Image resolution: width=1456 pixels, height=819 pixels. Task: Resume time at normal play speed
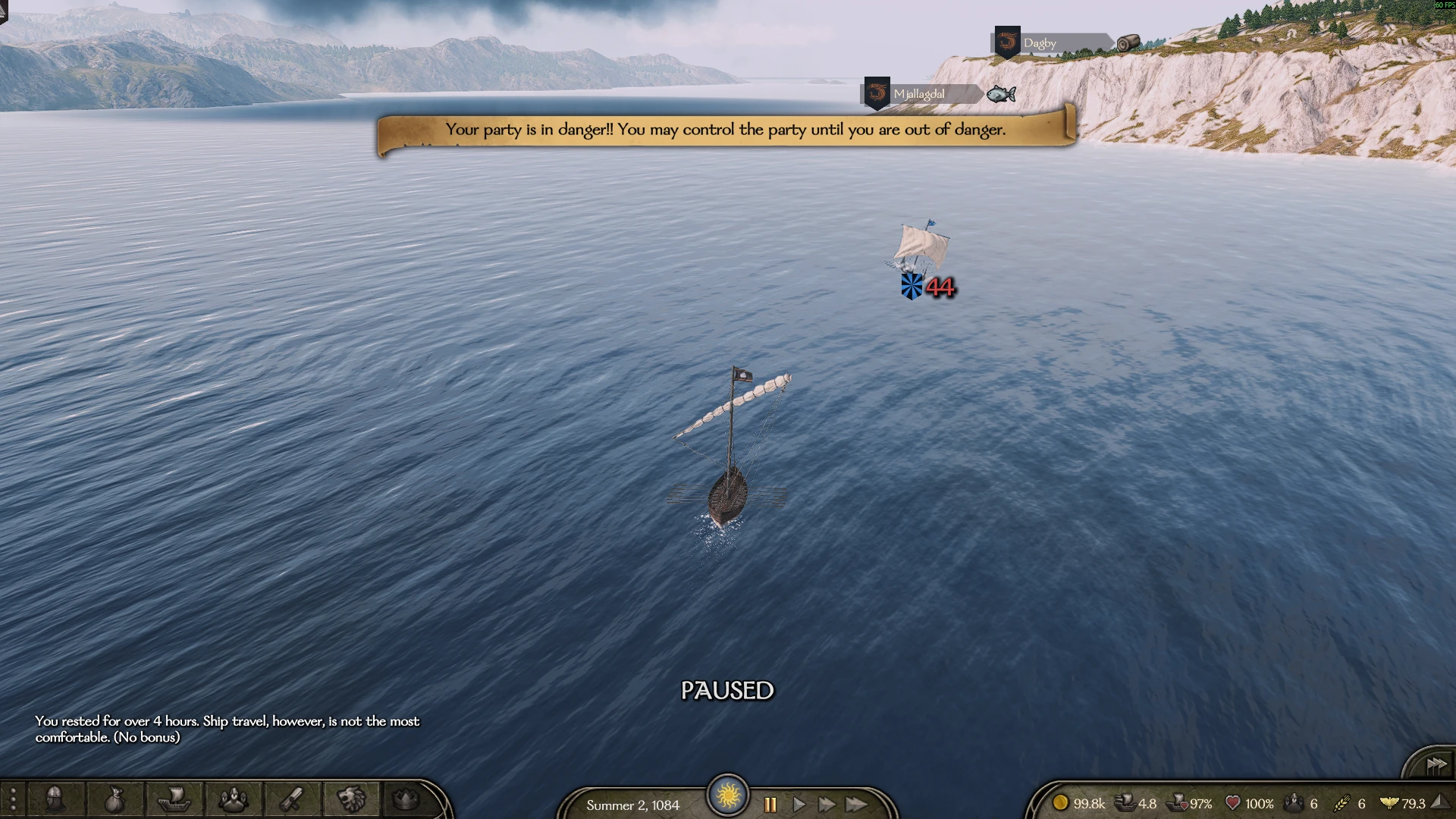click(799, 805)
